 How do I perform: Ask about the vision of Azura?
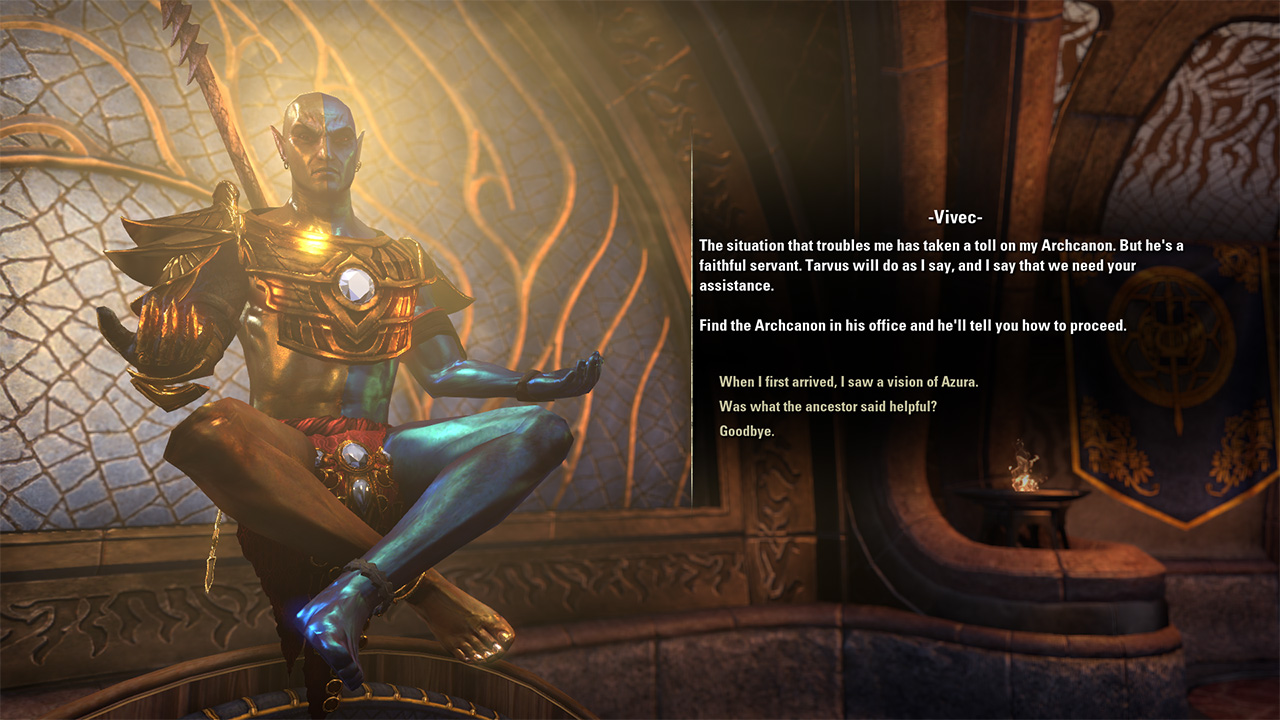pyautogui.click(x=848, y=382)
